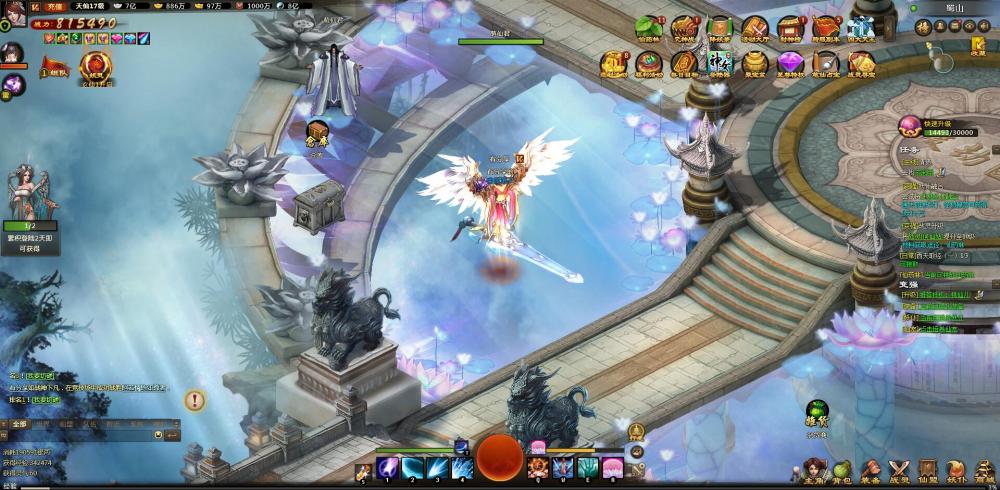Open the 背包 backpack bag
Screen dimensions: 1000x490
842,469
